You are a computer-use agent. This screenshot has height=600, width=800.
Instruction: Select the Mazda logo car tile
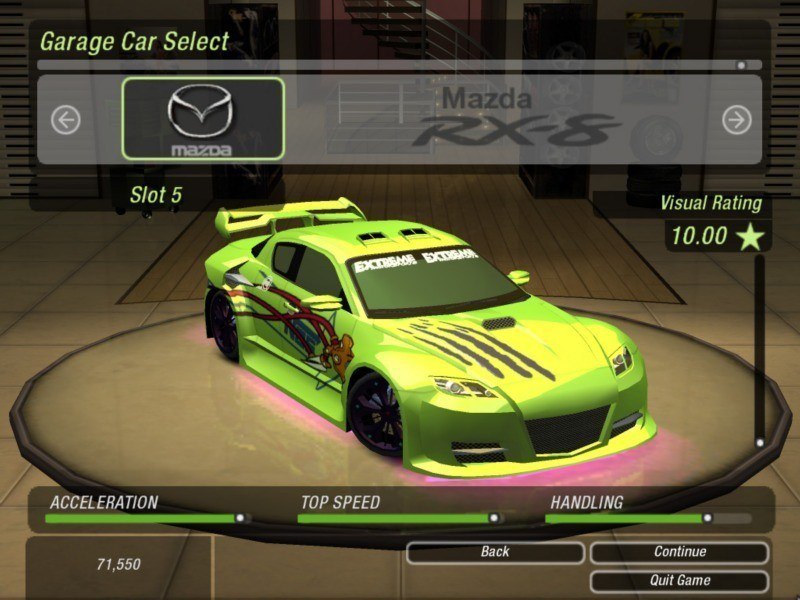pyautogui.click(x=203, y=119)
